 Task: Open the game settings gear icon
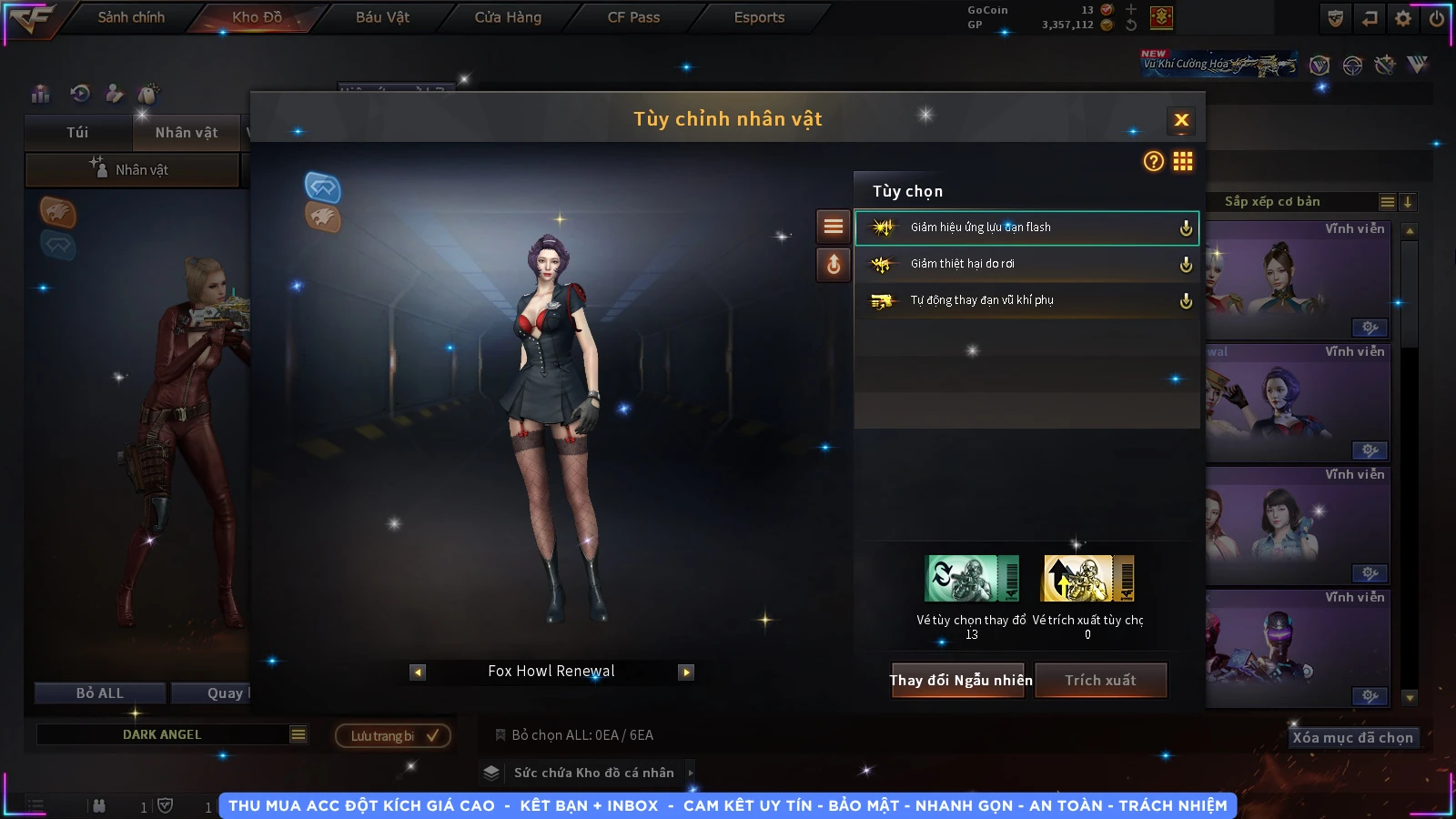(x=1403, y=18)
